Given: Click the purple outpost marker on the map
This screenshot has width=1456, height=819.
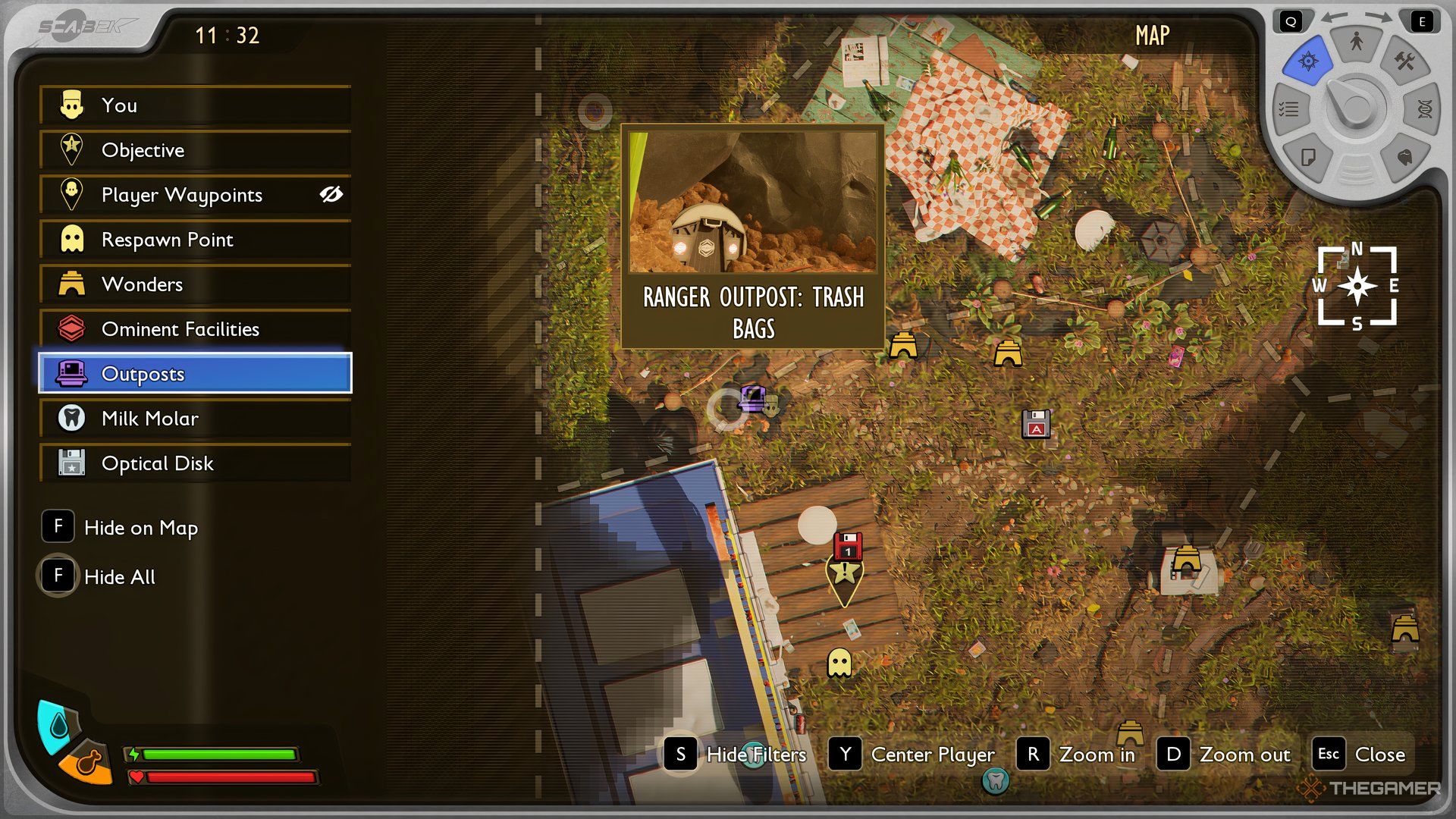Looking at the screenshot, I should tap(752, 397).
